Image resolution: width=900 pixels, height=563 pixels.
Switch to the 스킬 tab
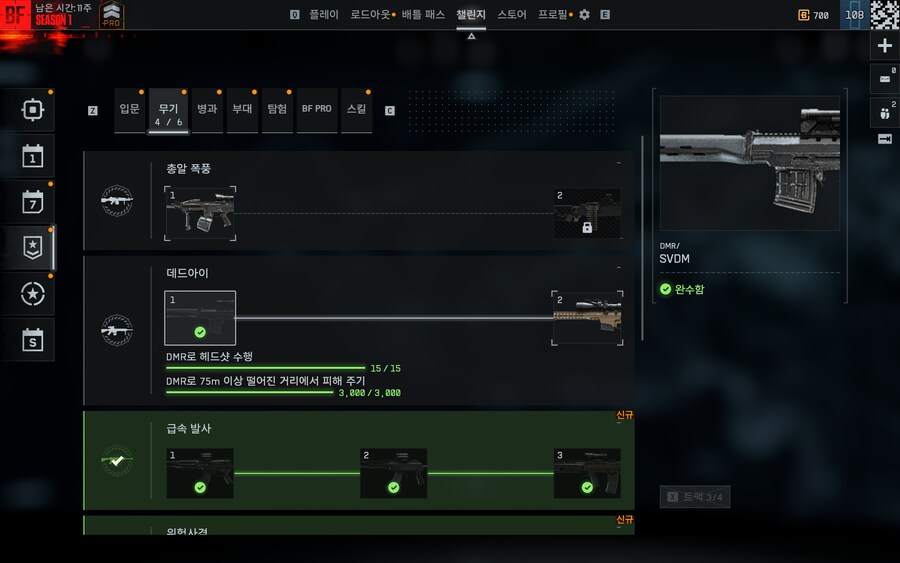point(356,109)
